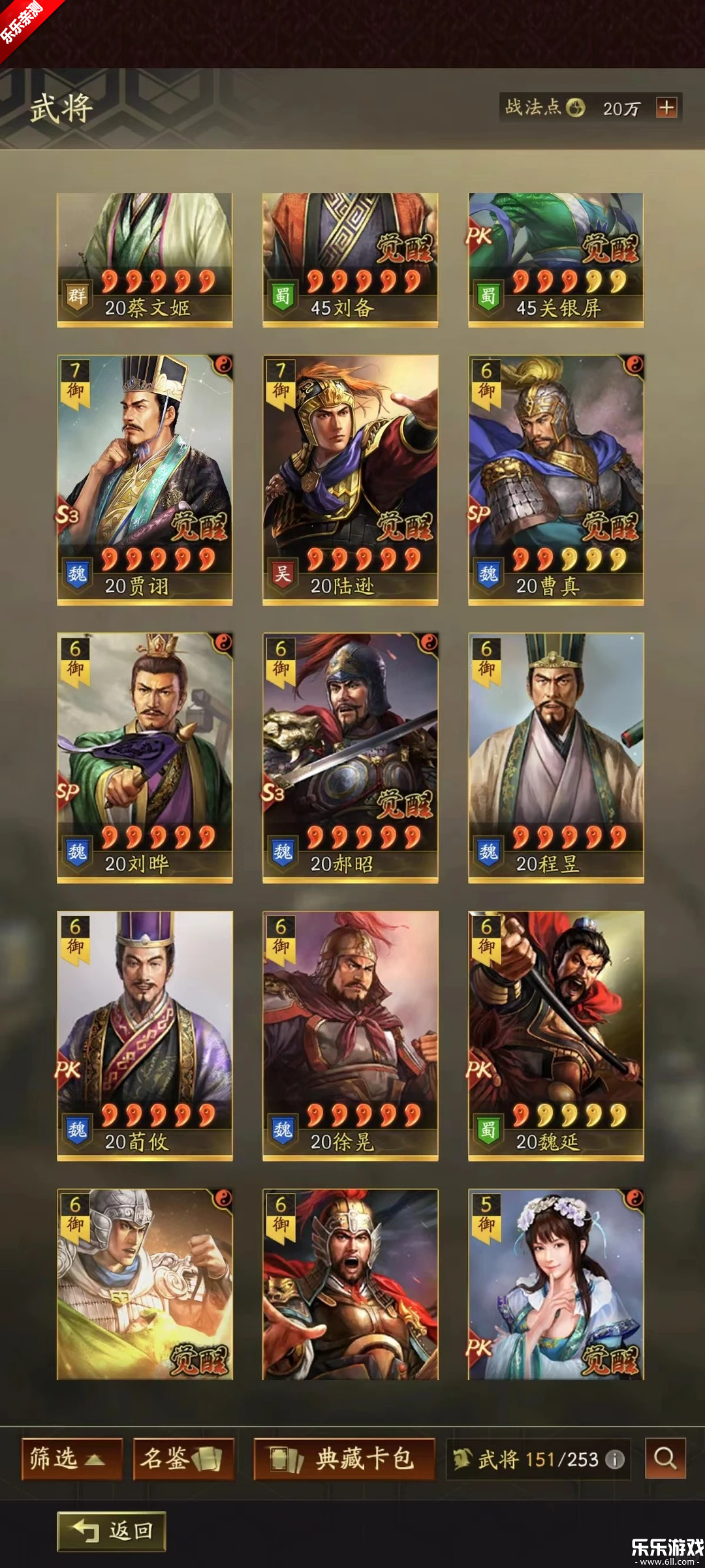The image size is (705, 1568).
Task: Select the 荀攸 general card
Action: tap(144, 1035)
